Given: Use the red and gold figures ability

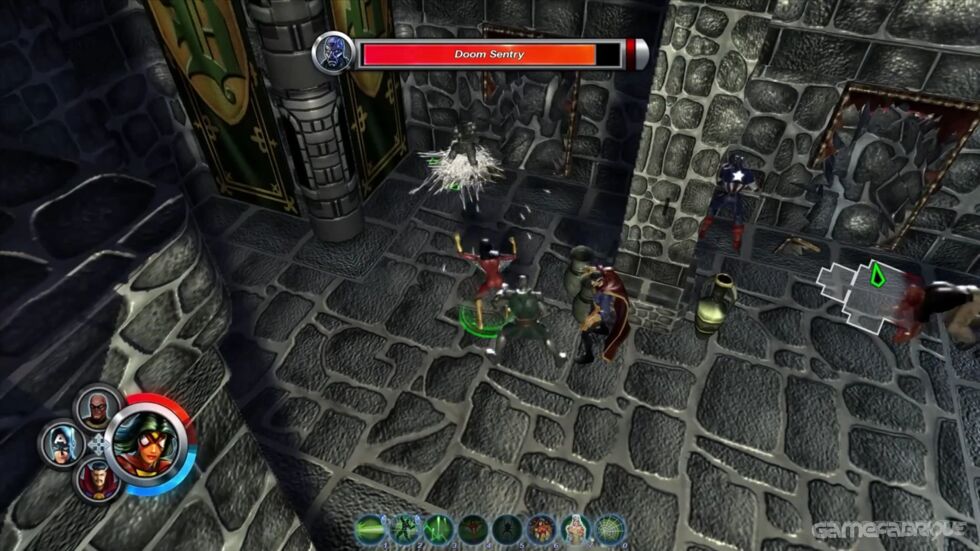Looking at the screenshot, I should (x=541, y=528).
